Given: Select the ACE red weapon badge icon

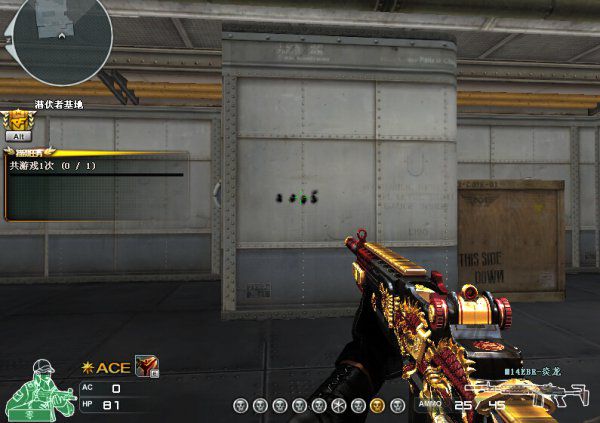Looking at the screenshot, I should click(147, 368).
